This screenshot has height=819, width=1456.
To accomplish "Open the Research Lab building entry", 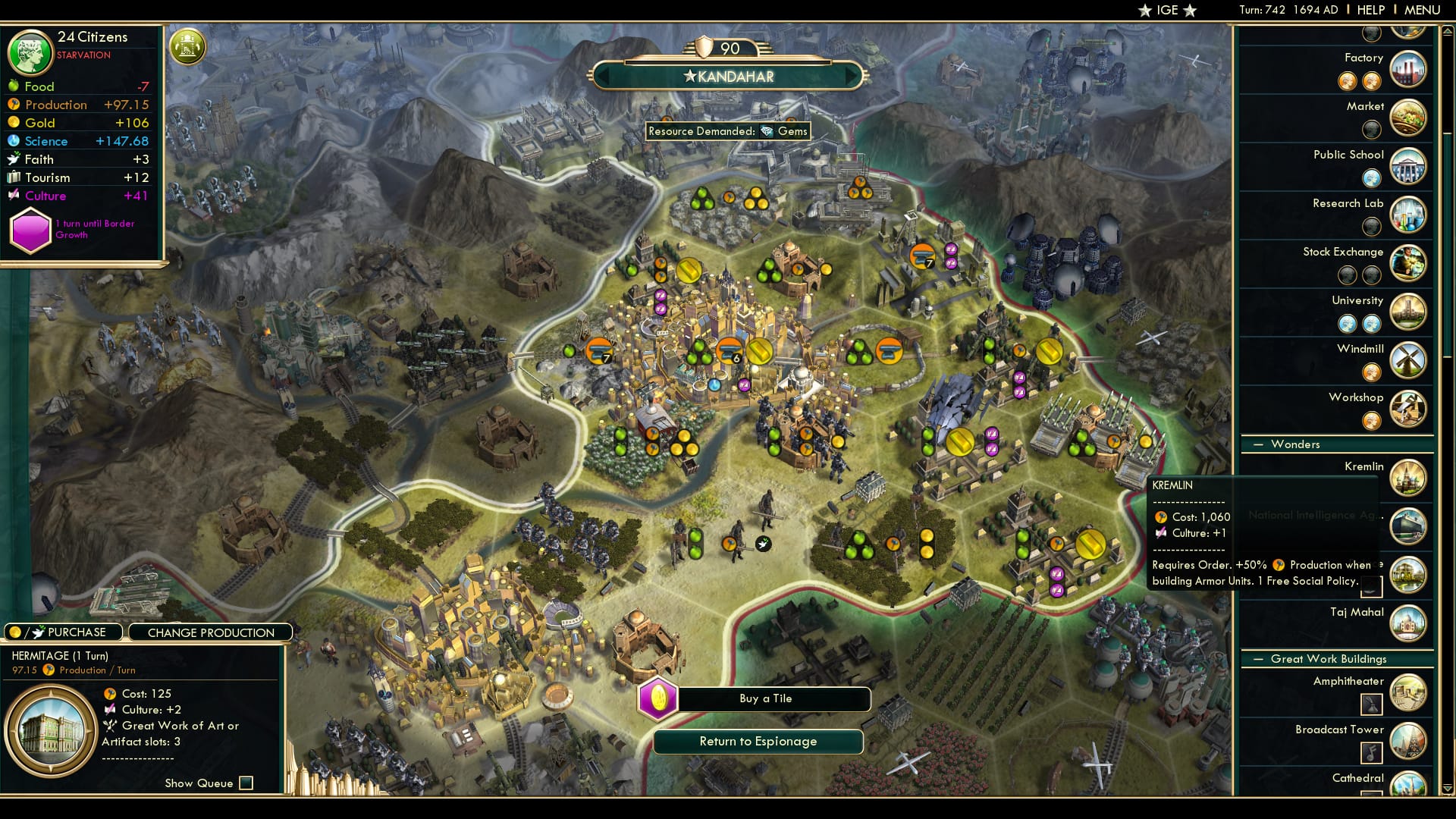I will click(1409, 215).
